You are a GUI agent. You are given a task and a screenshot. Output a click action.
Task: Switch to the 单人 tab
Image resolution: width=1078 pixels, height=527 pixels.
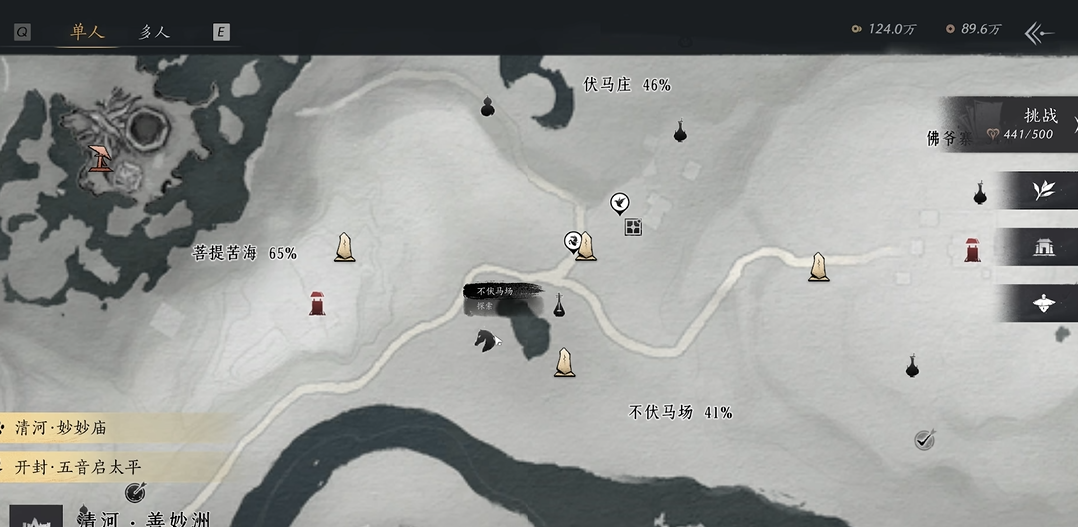point(88,31)
